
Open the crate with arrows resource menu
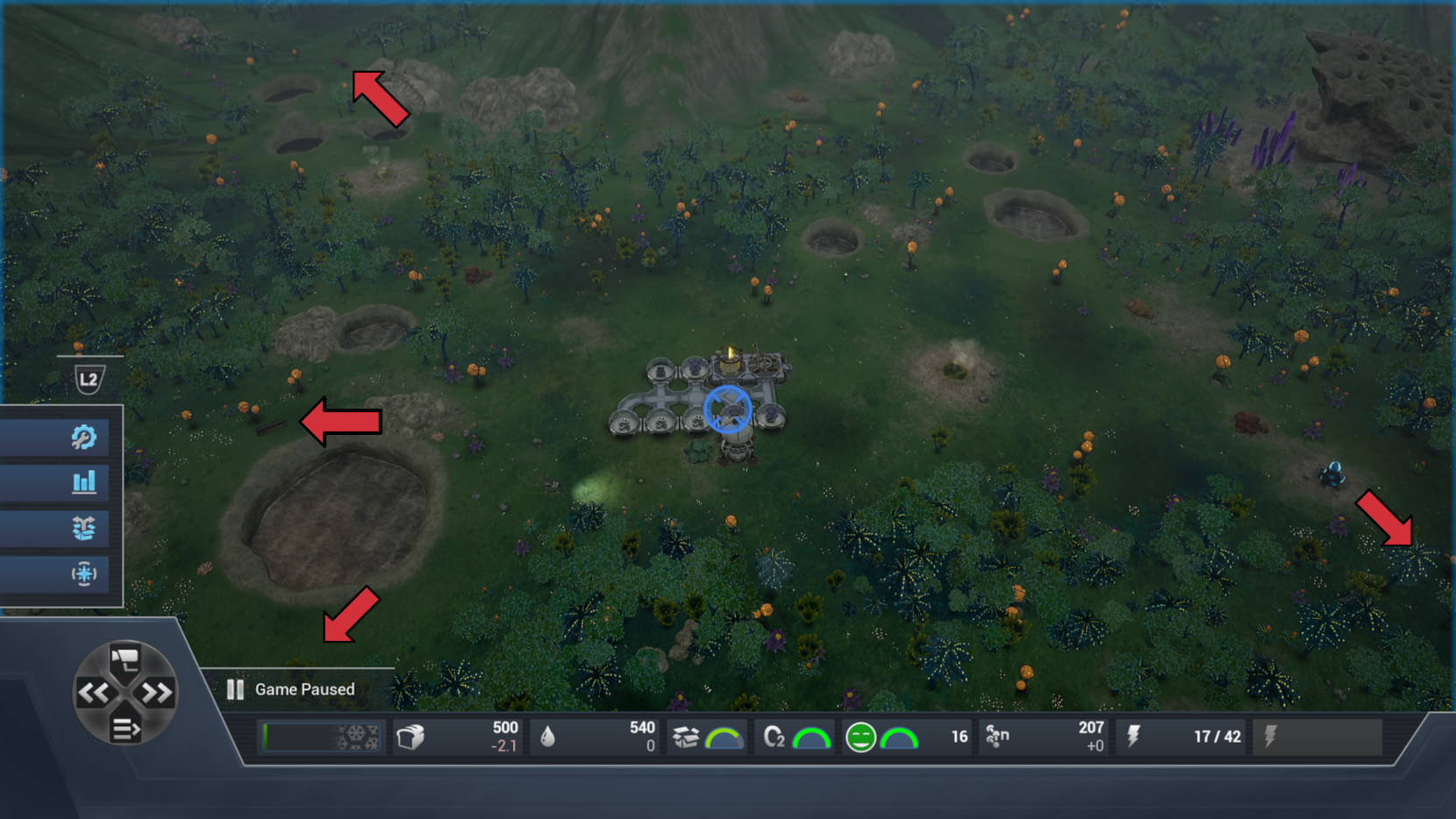(83, 528)
